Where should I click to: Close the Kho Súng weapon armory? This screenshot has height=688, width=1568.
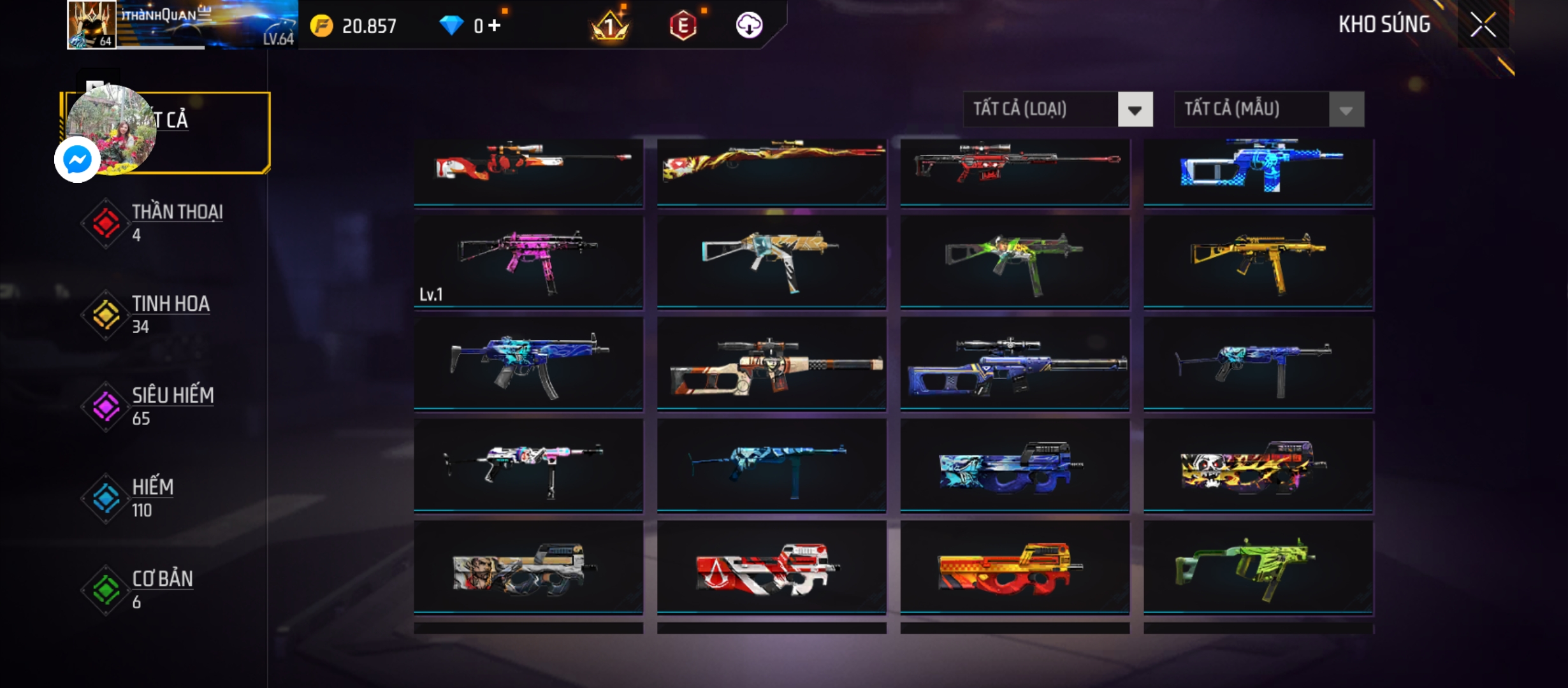pos(1483,25)
